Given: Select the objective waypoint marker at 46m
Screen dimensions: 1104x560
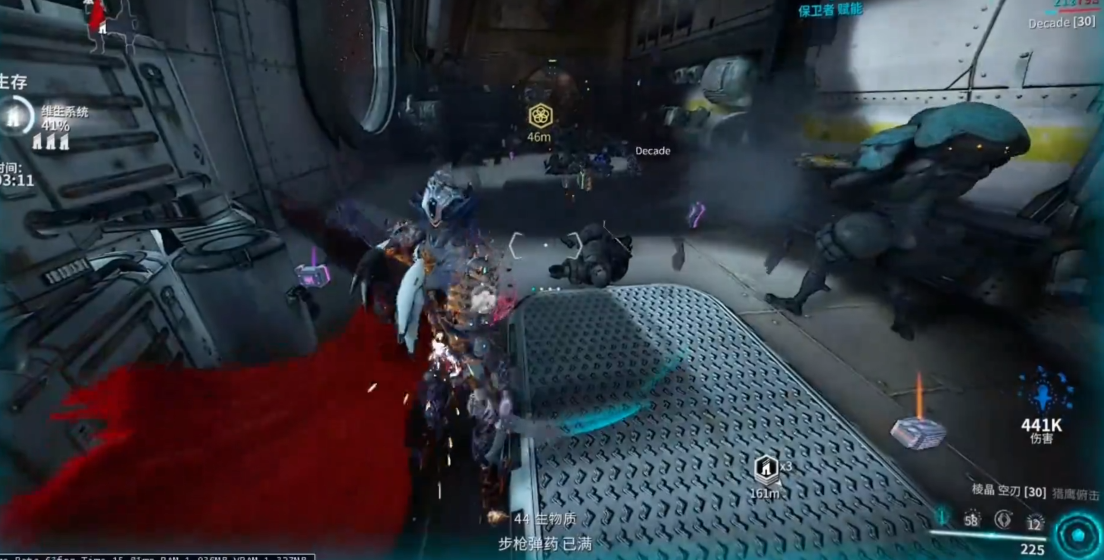Looking at the screenshot, I should click(540, 115).
